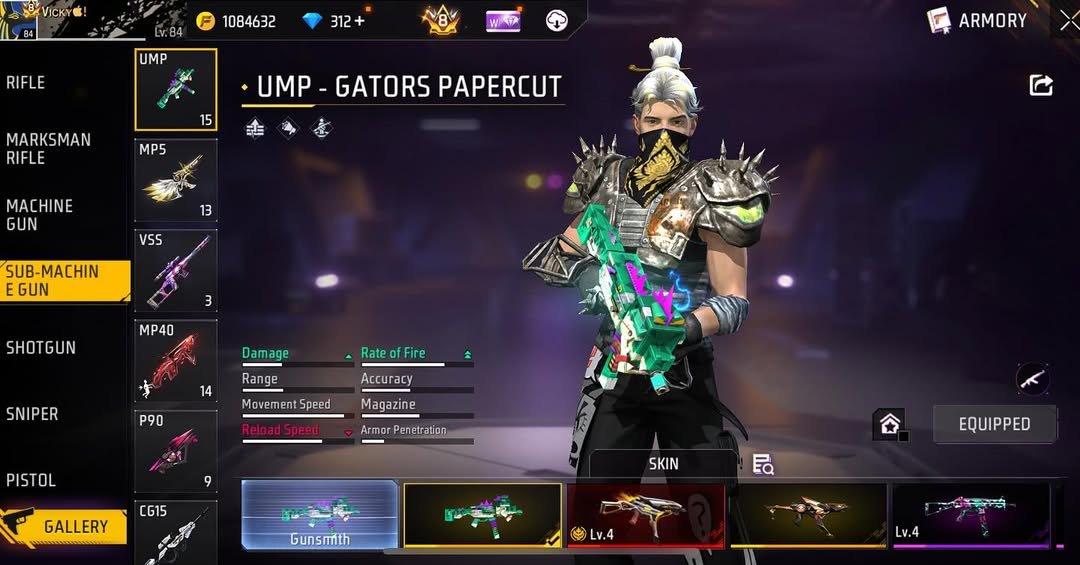Select the red Lv.4 UMP skin
Screen dimensions: 1080x565
click(646, 515)
